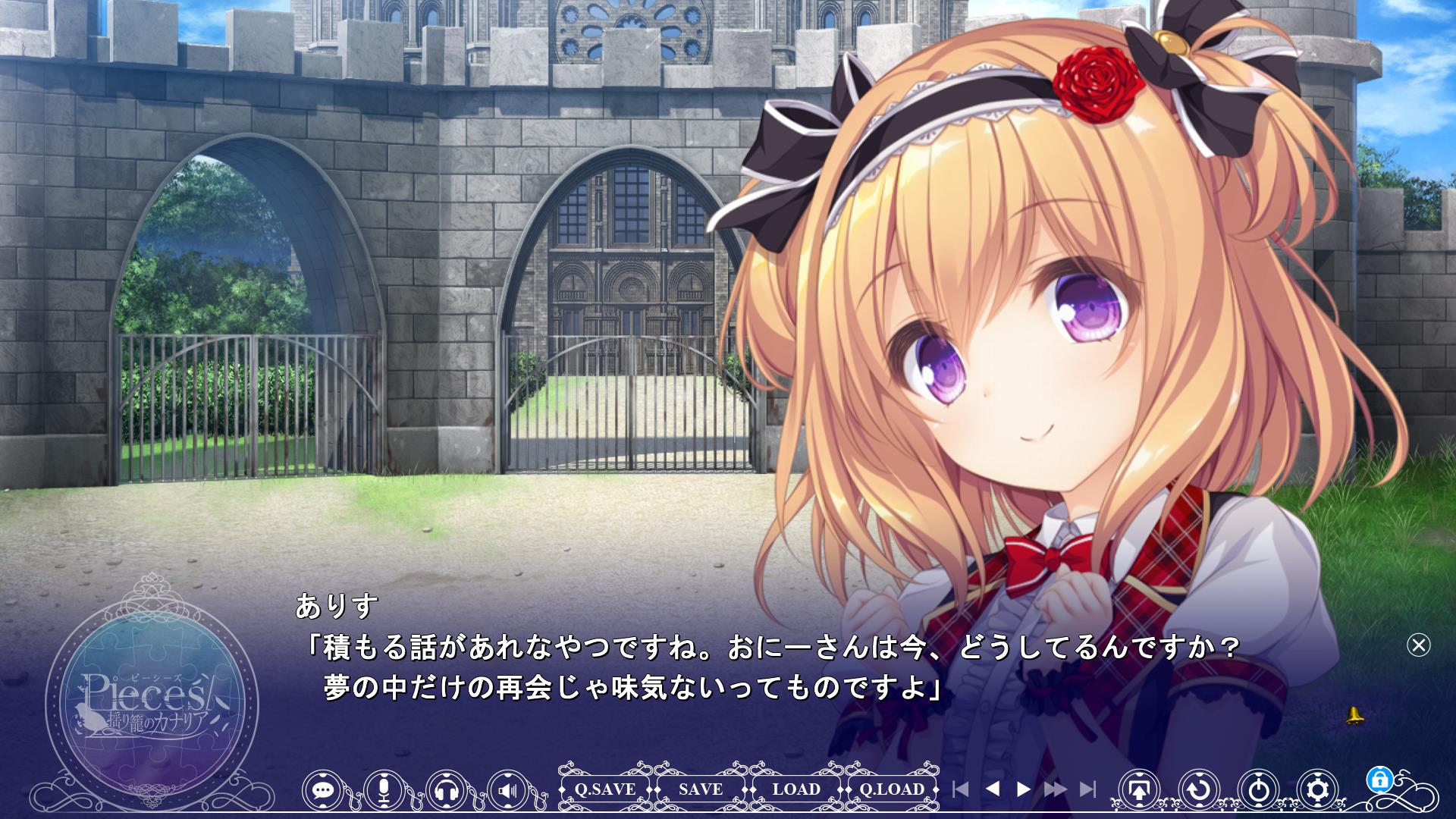Toggle the speaker volume icon

508,790
